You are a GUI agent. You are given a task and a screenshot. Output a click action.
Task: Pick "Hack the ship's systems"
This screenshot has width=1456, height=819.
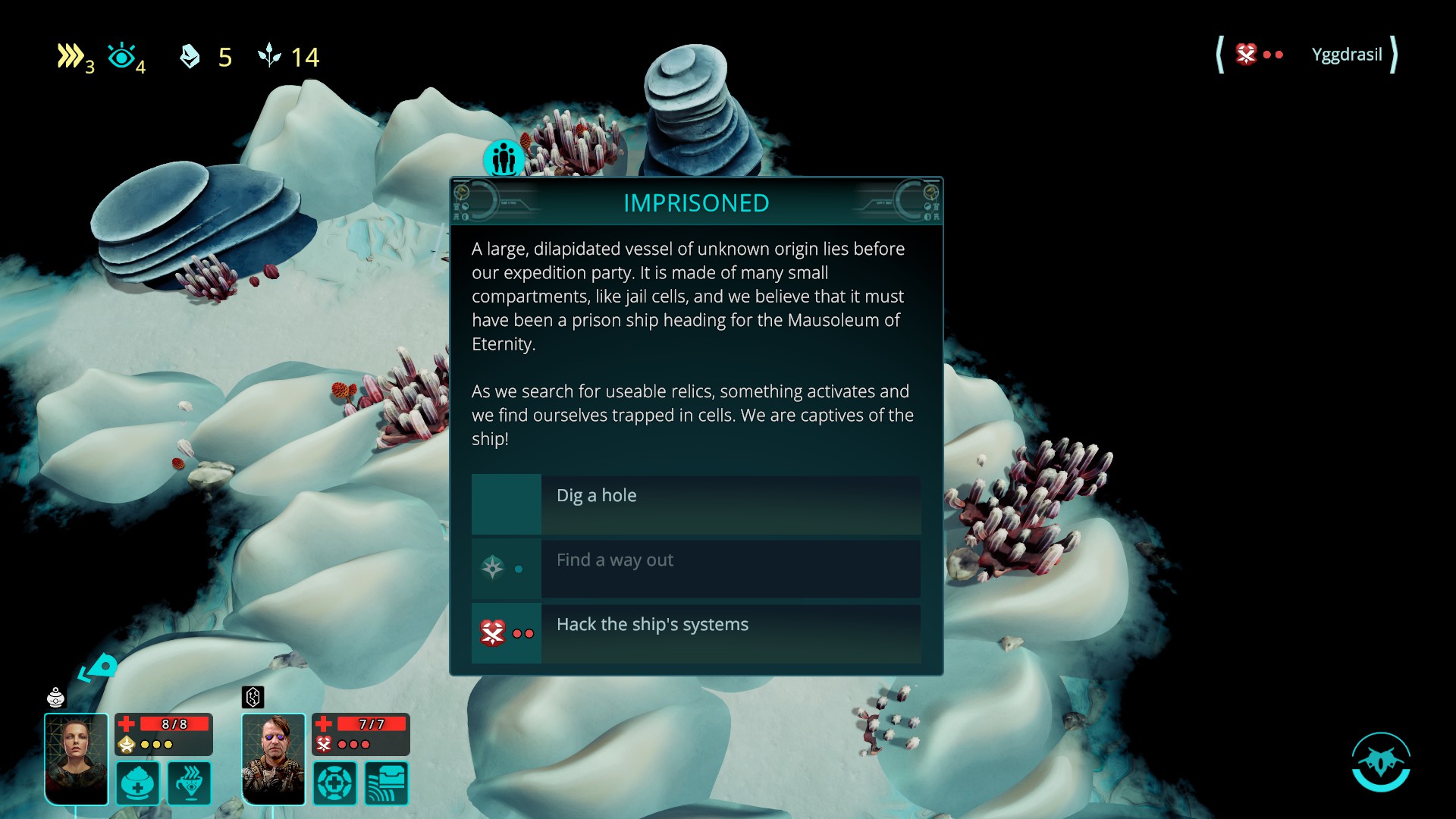695,633
